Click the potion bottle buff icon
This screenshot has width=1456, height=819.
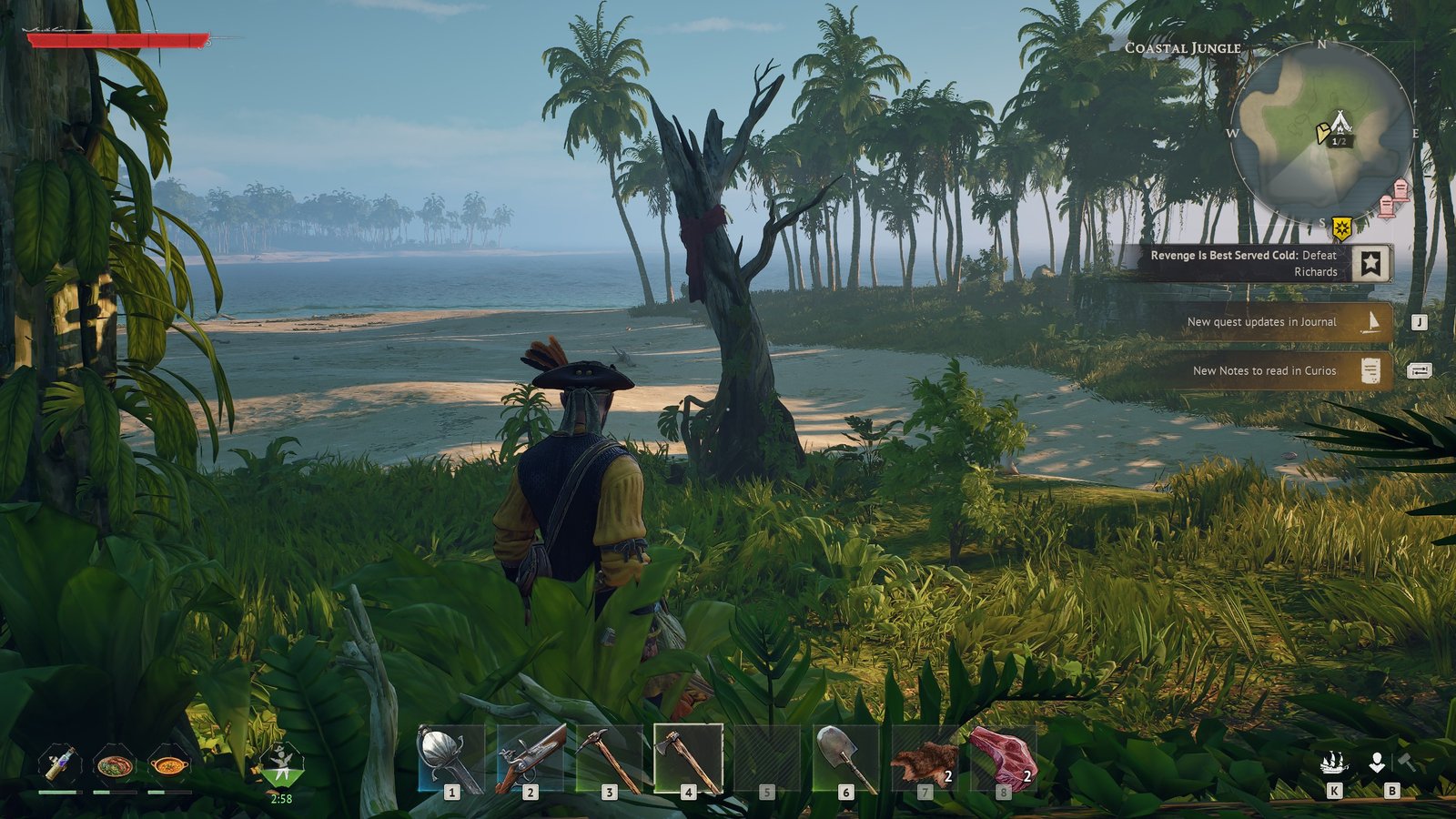click(60, 764)
